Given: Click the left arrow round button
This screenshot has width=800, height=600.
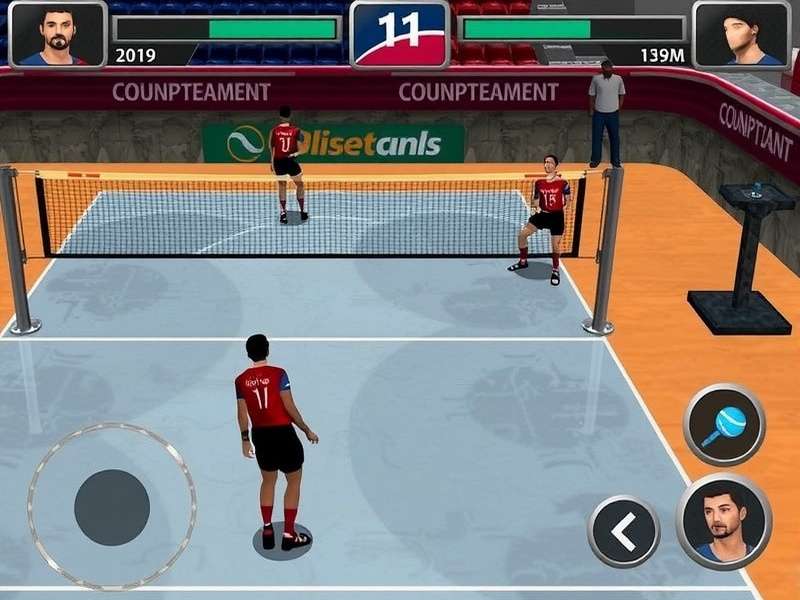Looking at the screenshot, I should click(x=623, y=531).
